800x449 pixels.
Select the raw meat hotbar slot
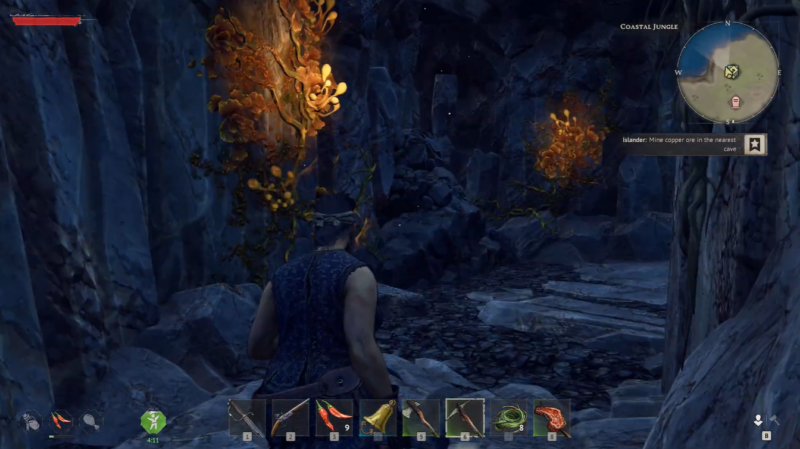[x=552, y=416]
